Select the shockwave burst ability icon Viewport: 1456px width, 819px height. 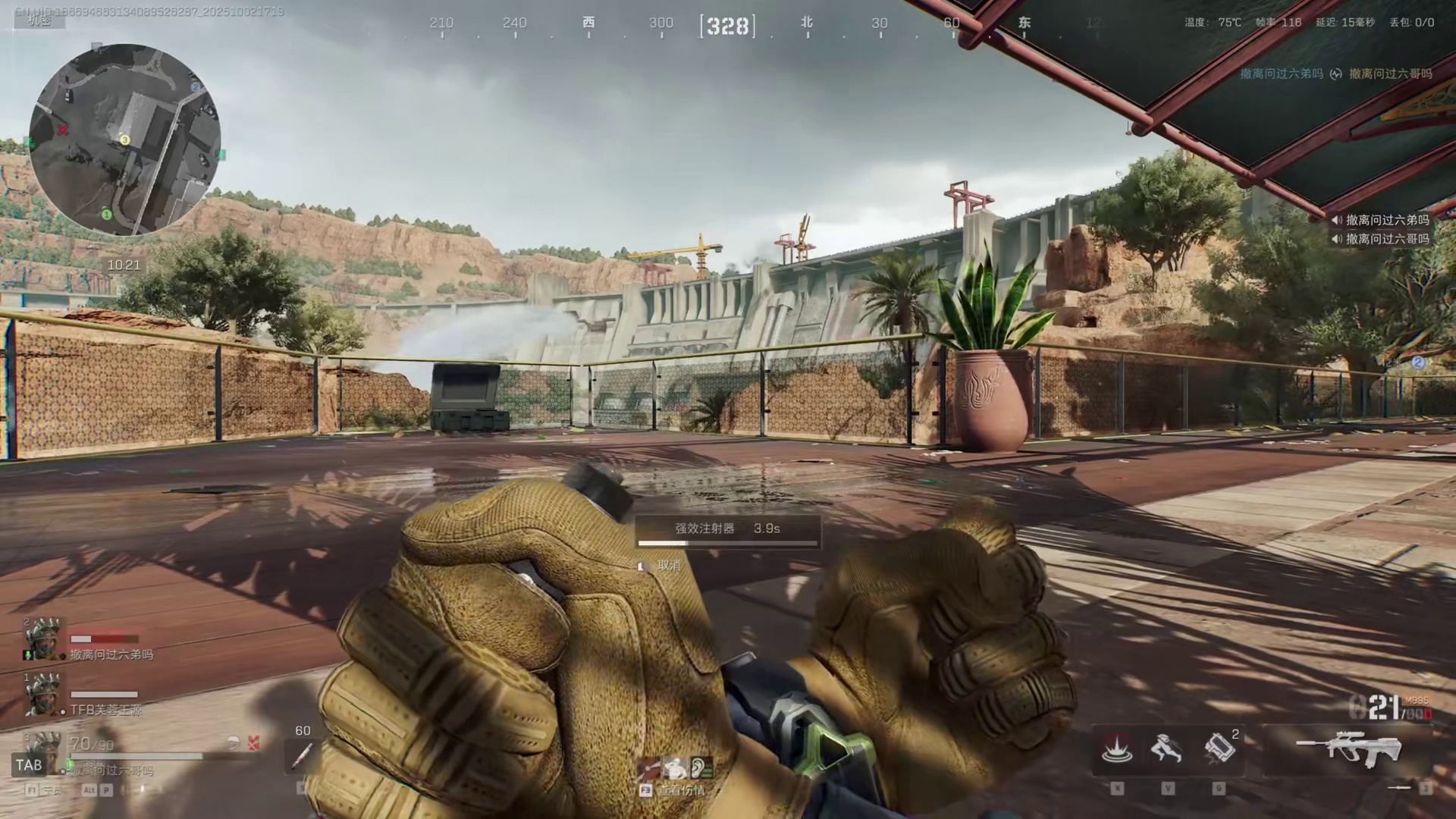1117,749
